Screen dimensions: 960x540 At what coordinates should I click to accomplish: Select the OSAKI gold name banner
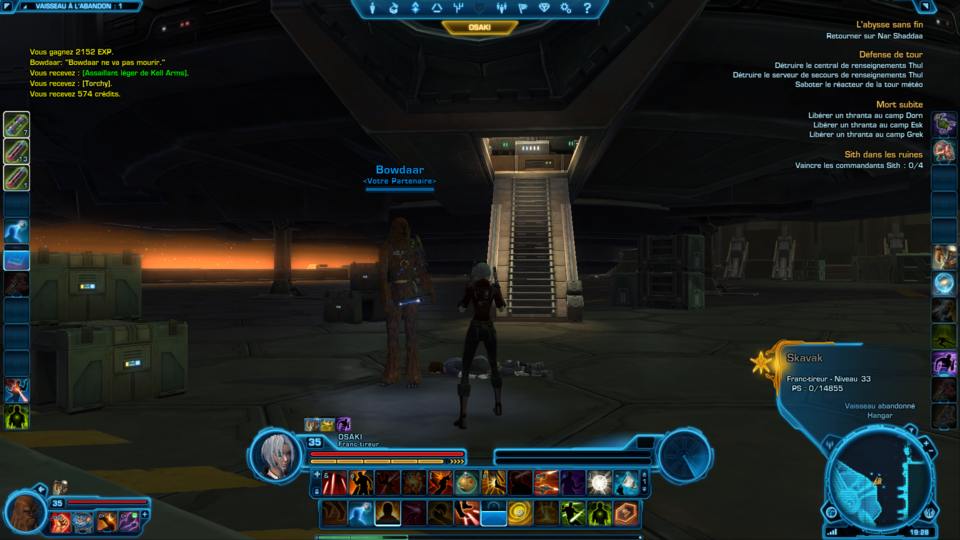pos(479,28)
